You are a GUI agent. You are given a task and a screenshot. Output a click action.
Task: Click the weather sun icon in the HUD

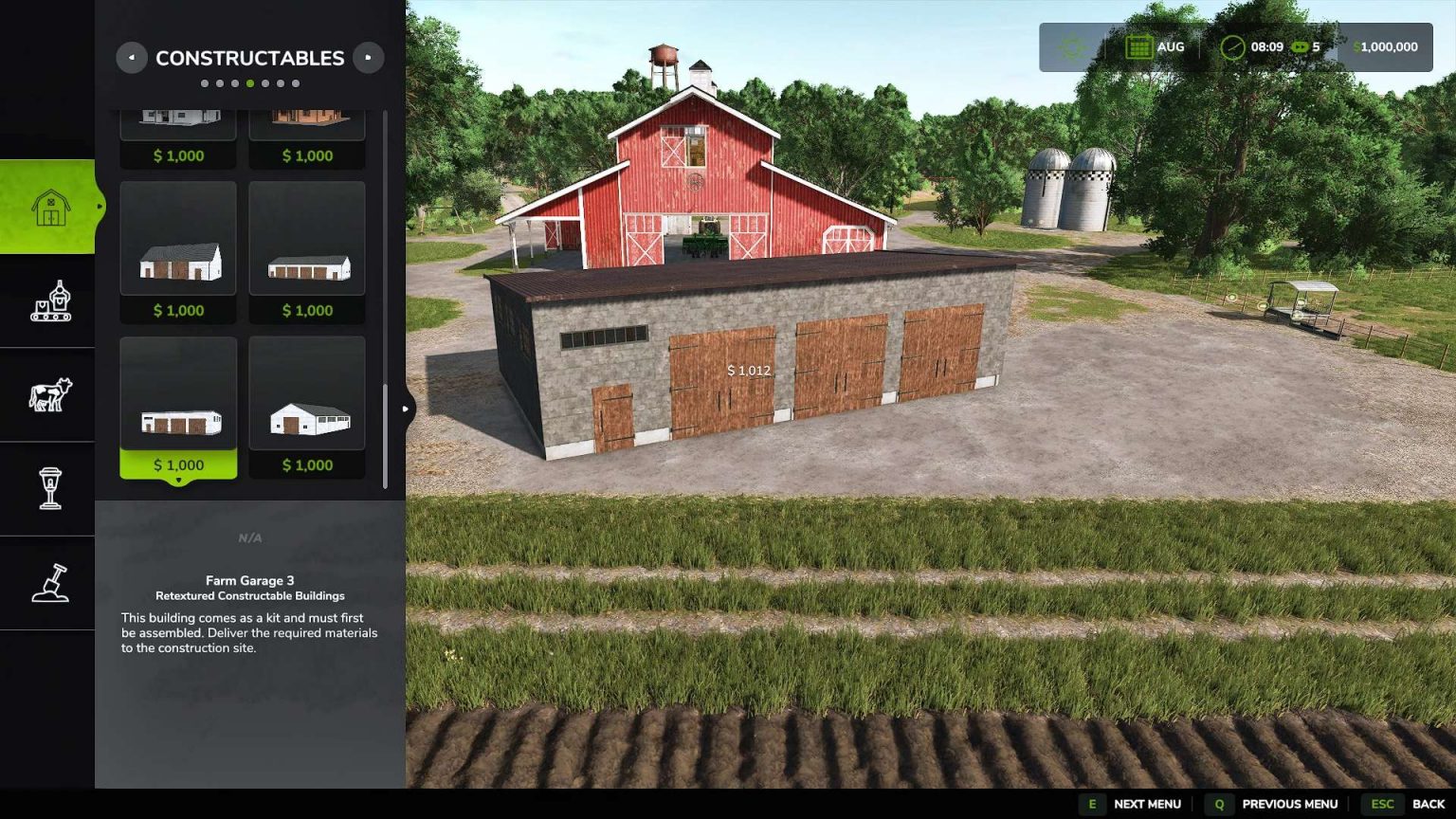click(1071, 46)
